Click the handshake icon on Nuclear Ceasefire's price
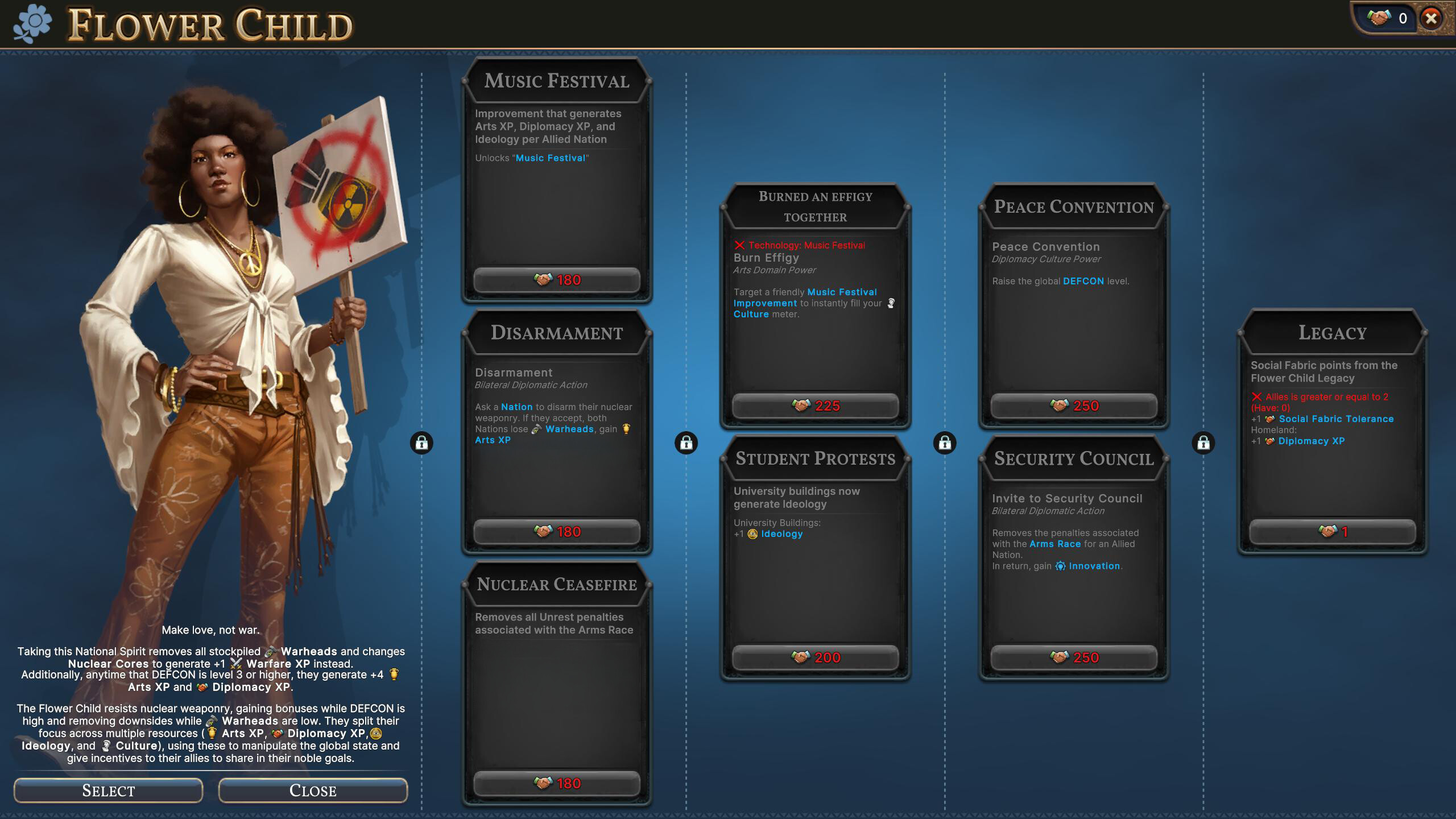 click(543, 783)
